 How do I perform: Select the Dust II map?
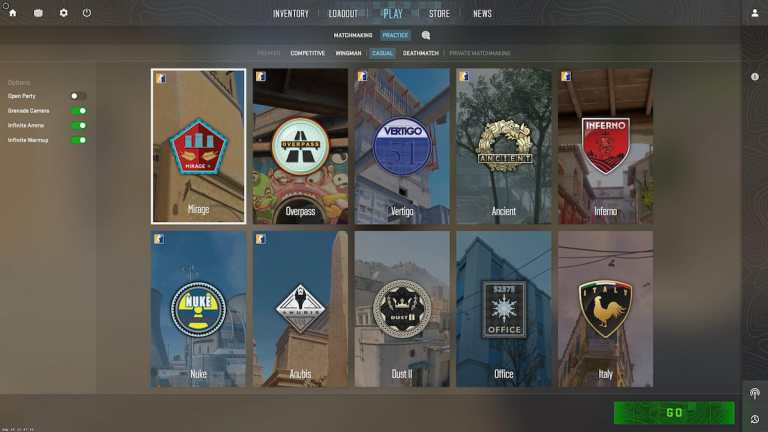pos(402,309)
